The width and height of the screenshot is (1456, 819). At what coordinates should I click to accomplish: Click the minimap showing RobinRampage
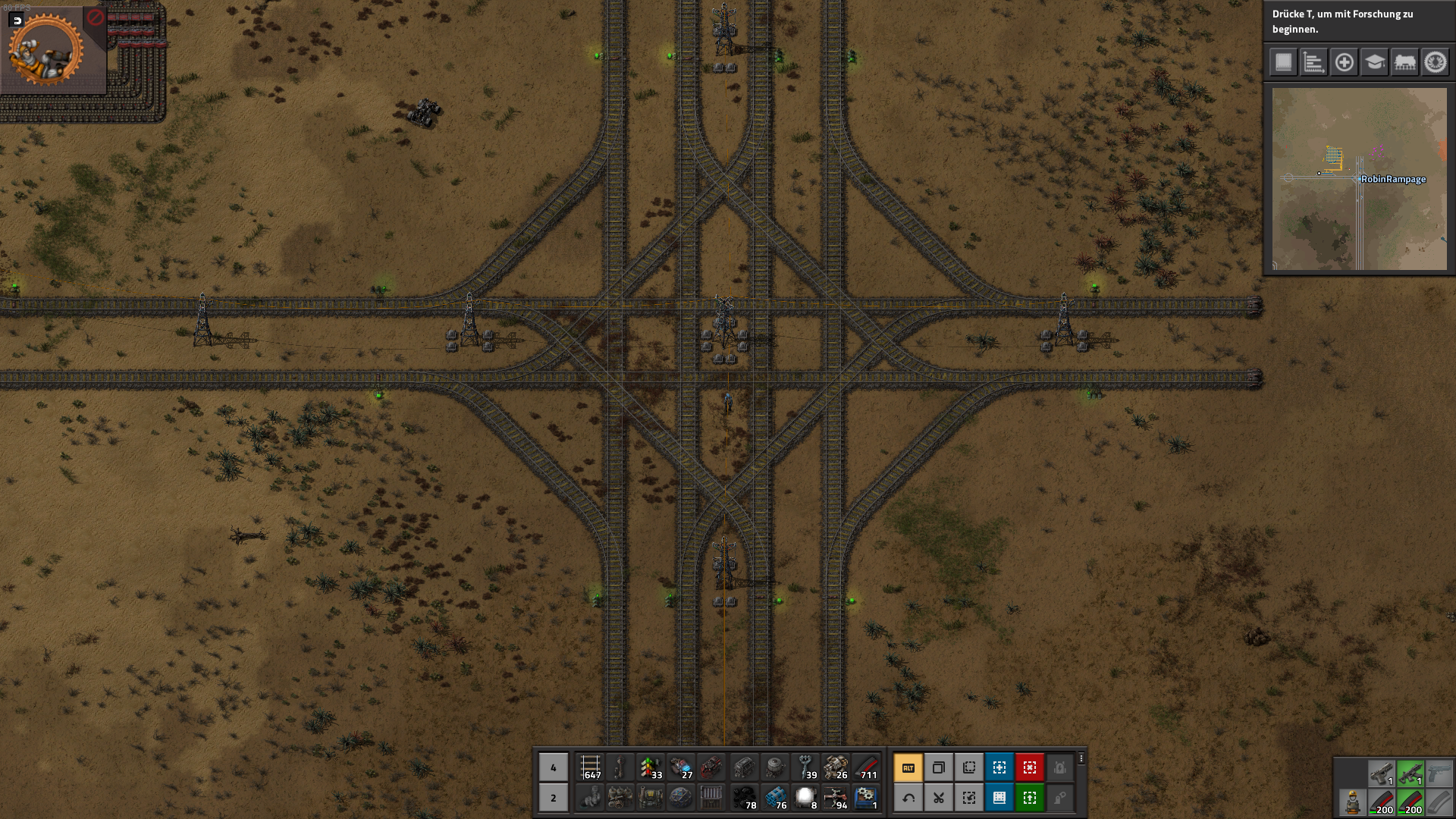coord(1359,179)
